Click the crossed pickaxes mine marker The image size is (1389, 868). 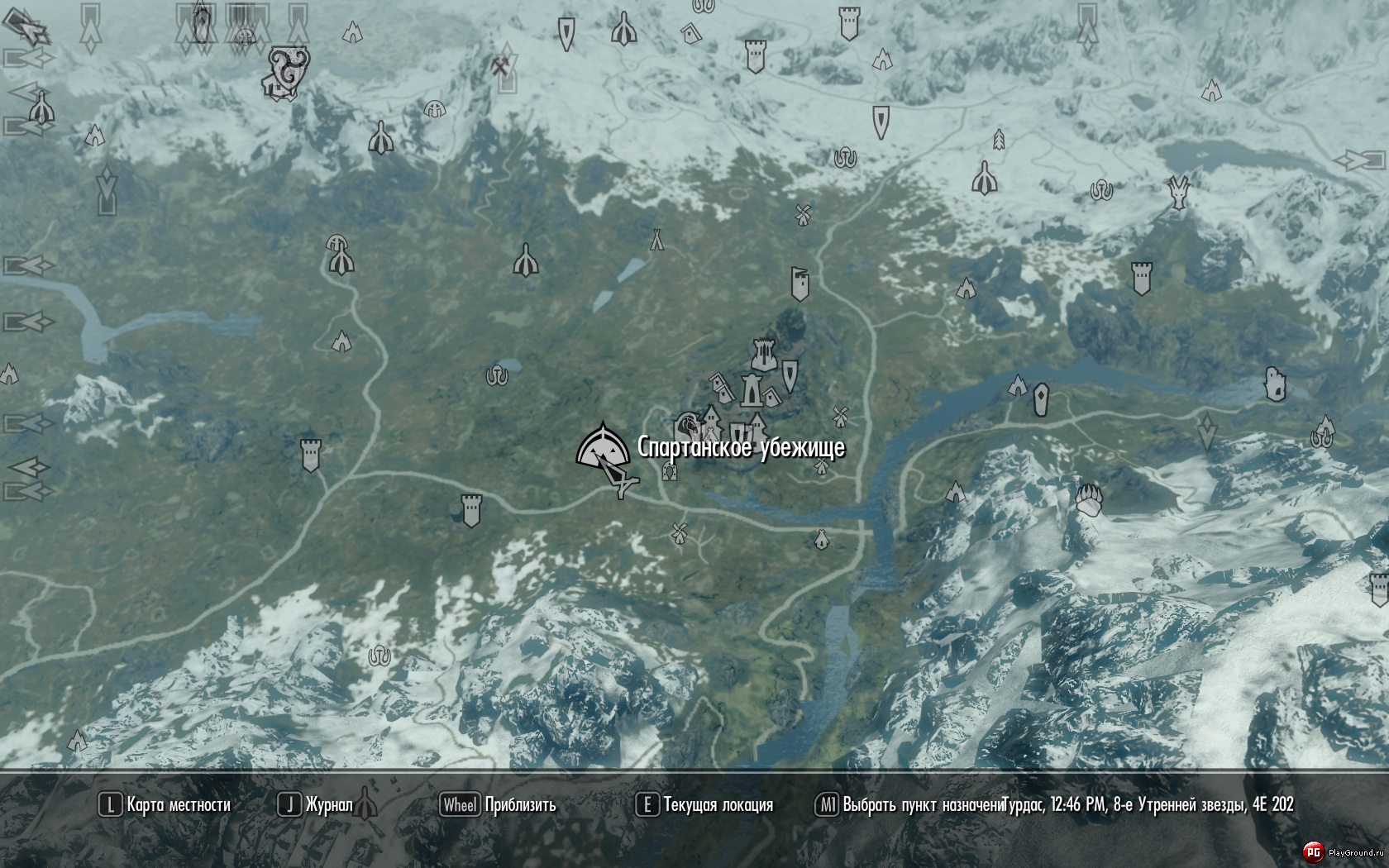pyautogui.click(x=501, y=68)
